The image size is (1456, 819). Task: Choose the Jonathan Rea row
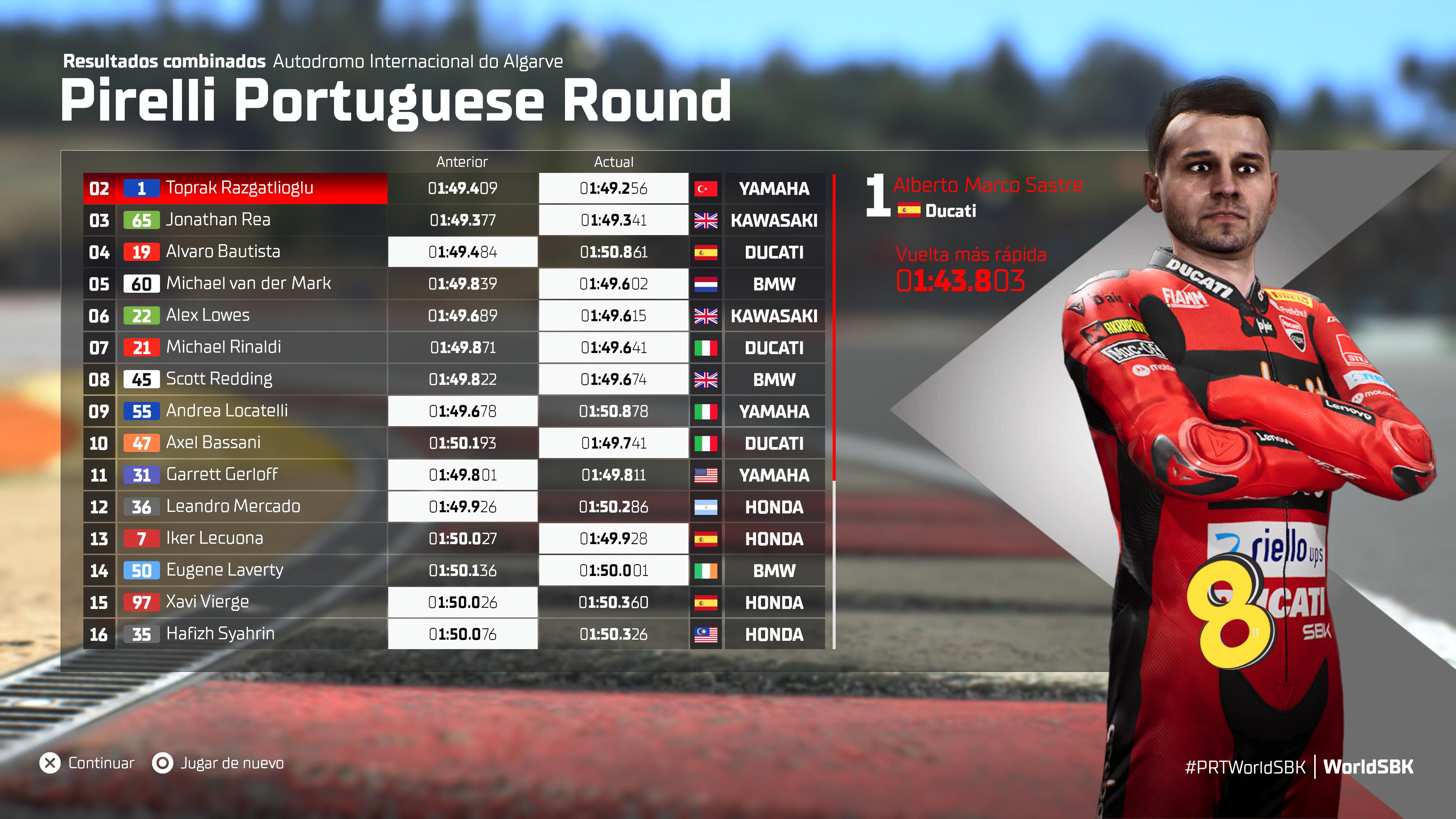click(x=218, y=220)
